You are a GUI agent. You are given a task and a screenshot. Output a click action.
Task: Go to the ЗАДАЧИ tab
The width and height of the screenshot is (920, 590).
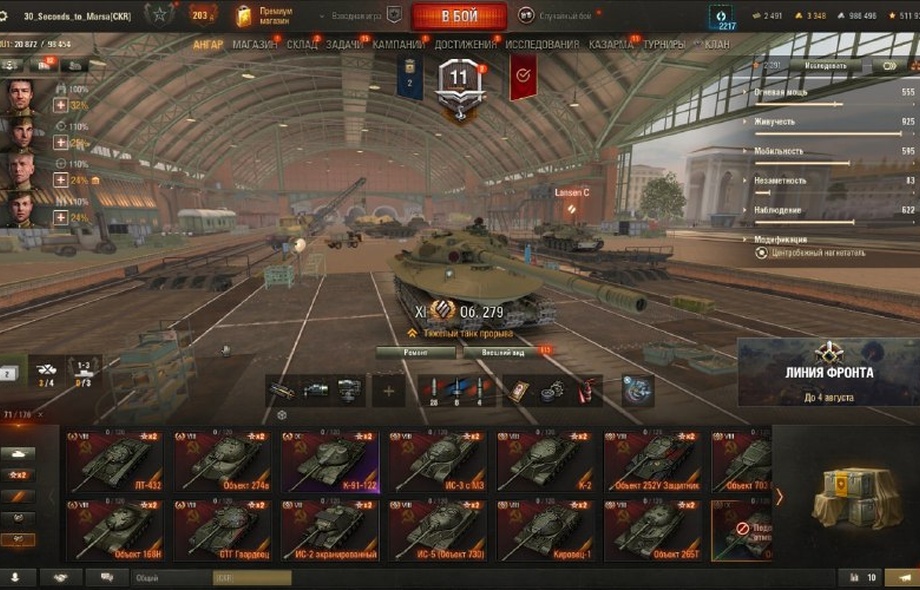click(x=345, y=45)
